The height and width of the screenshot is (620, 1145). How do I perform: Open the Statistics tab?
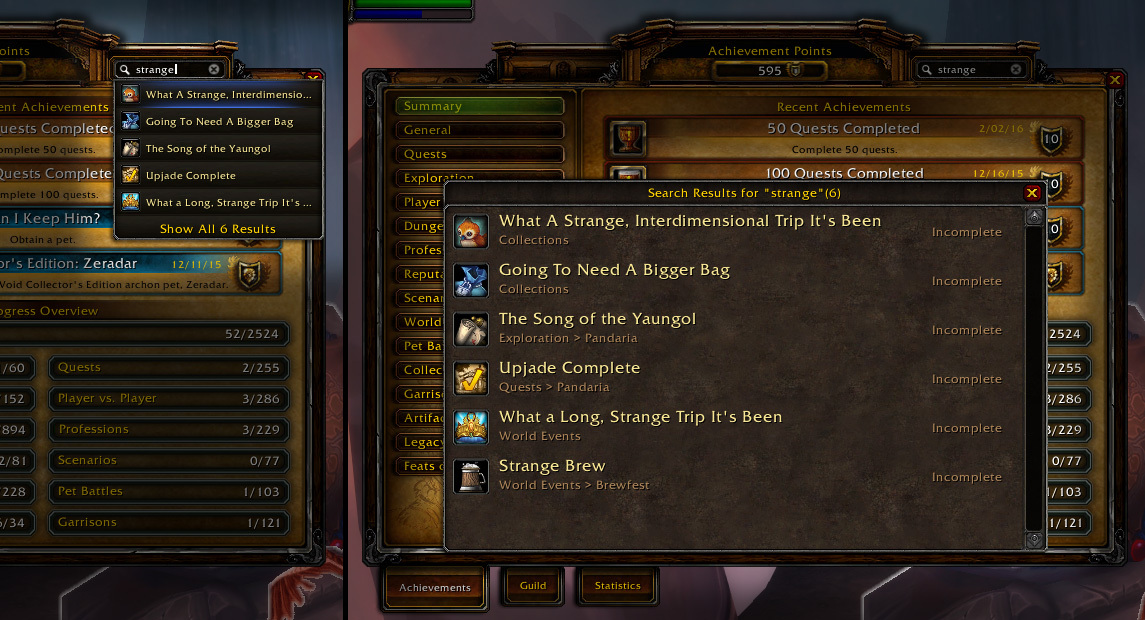[617, 586]
